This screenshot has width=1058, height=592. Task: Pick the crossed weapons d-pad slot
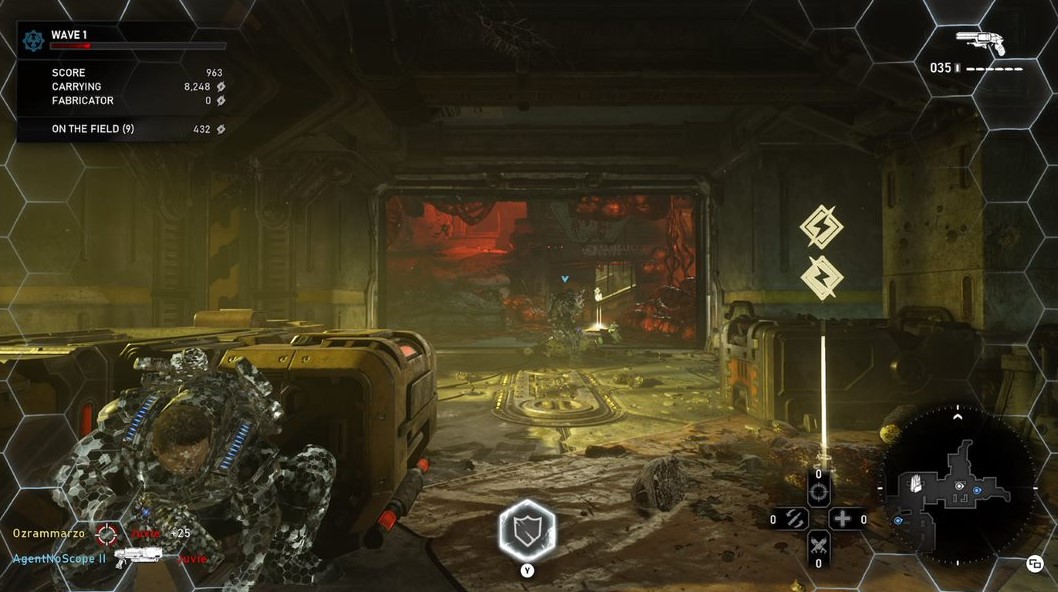(x=818, y=545)
